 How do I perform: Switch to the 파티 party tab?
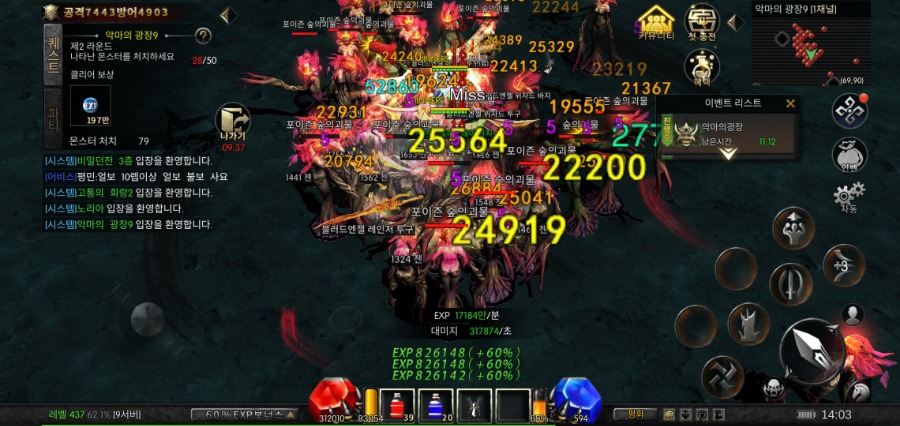pyautogui.click(x=53, y=118)
